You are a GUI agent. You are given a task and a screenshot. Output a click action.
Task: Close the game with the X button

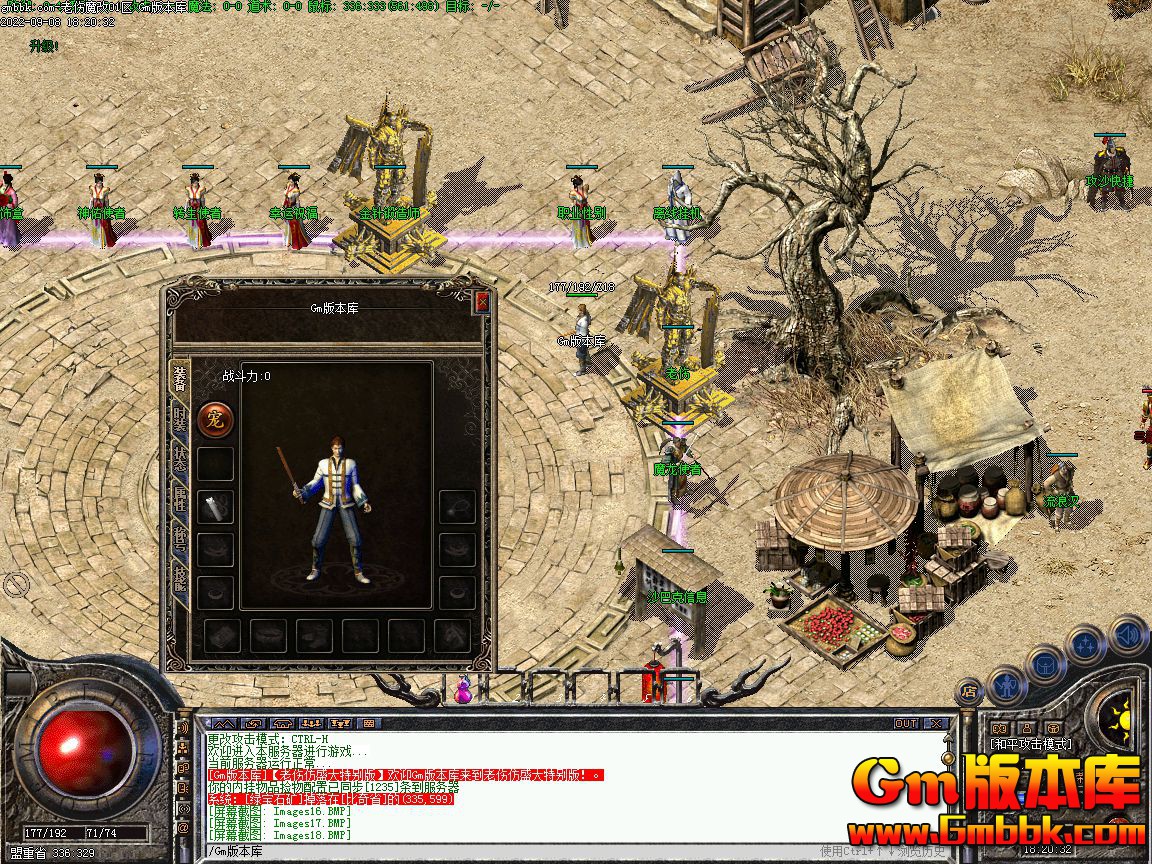[x=936, y=723]
